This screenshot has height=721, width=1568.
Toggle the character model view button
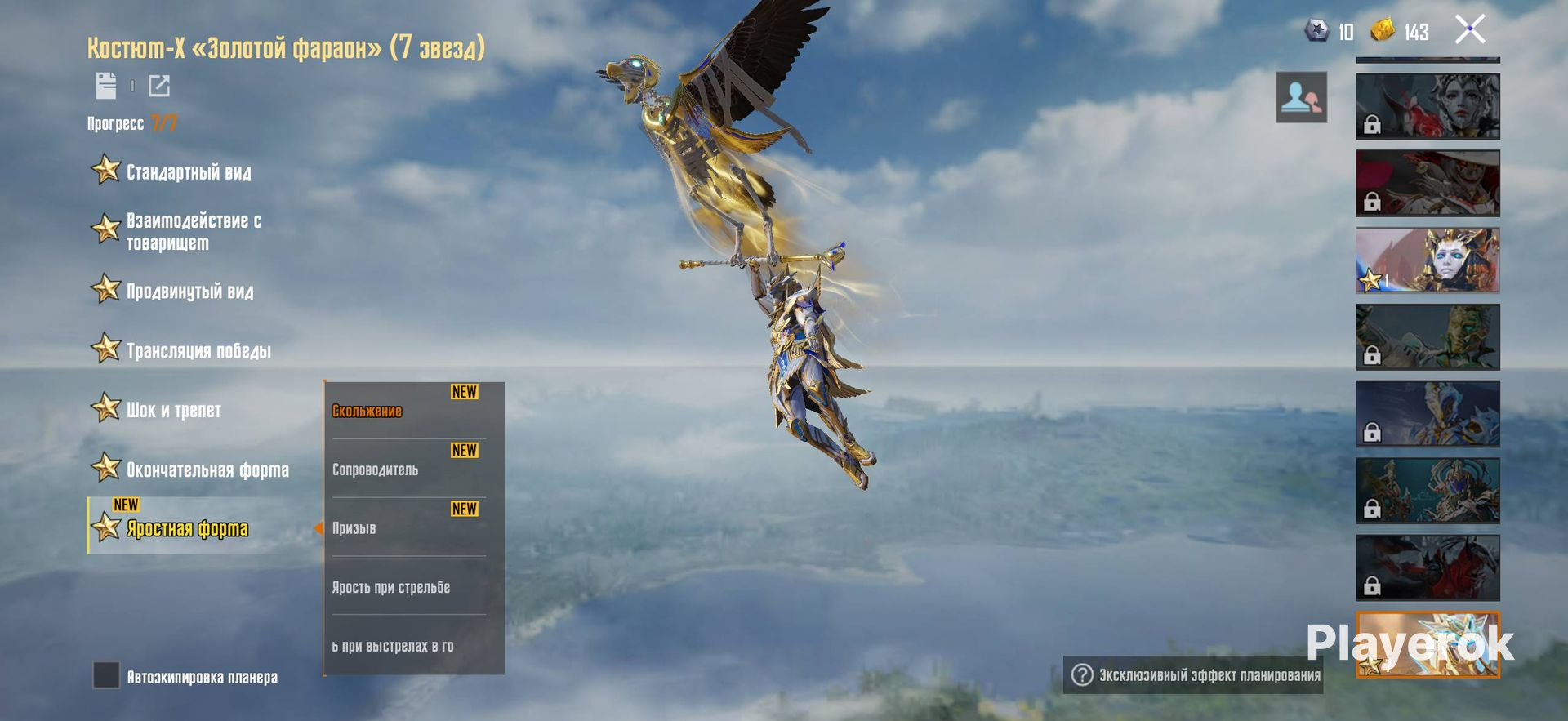coord(1301,98)
